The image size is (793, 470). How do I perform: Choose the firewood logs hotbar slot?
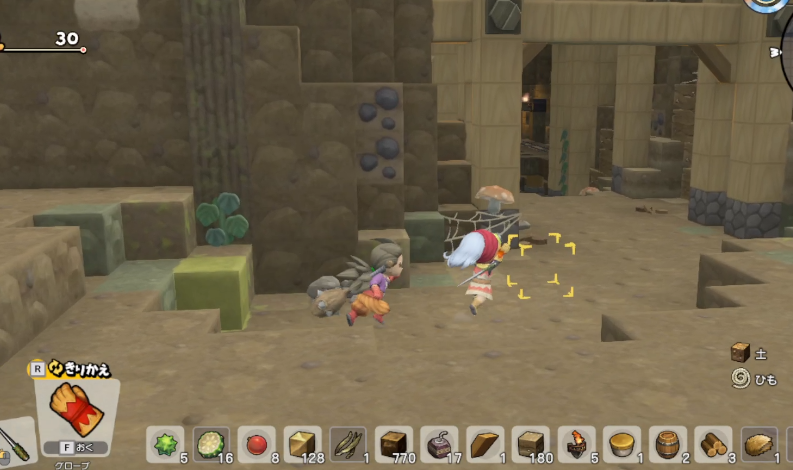click(716, 445)
